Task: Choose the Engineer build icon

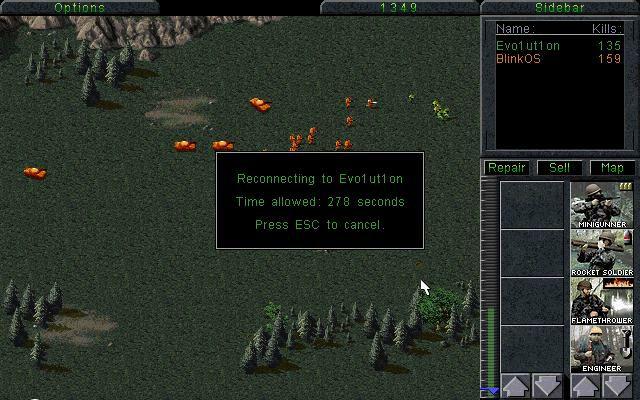Action: pyautogui.click(x=602, y=348)
